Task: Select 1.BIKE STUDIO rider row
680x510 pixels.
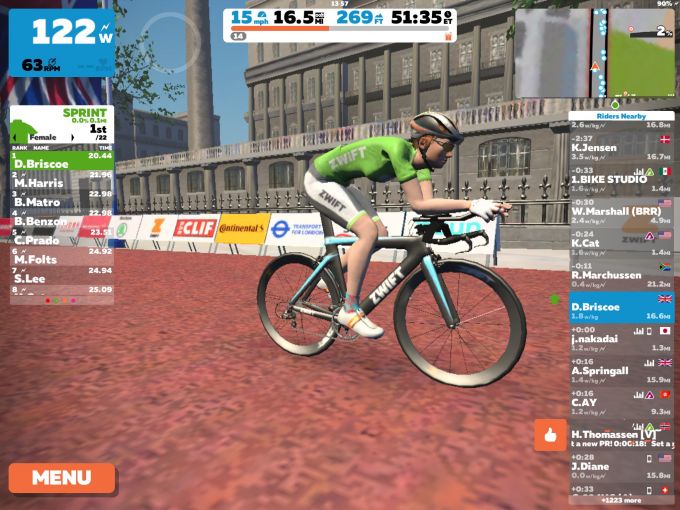Action: click(620, 180)
